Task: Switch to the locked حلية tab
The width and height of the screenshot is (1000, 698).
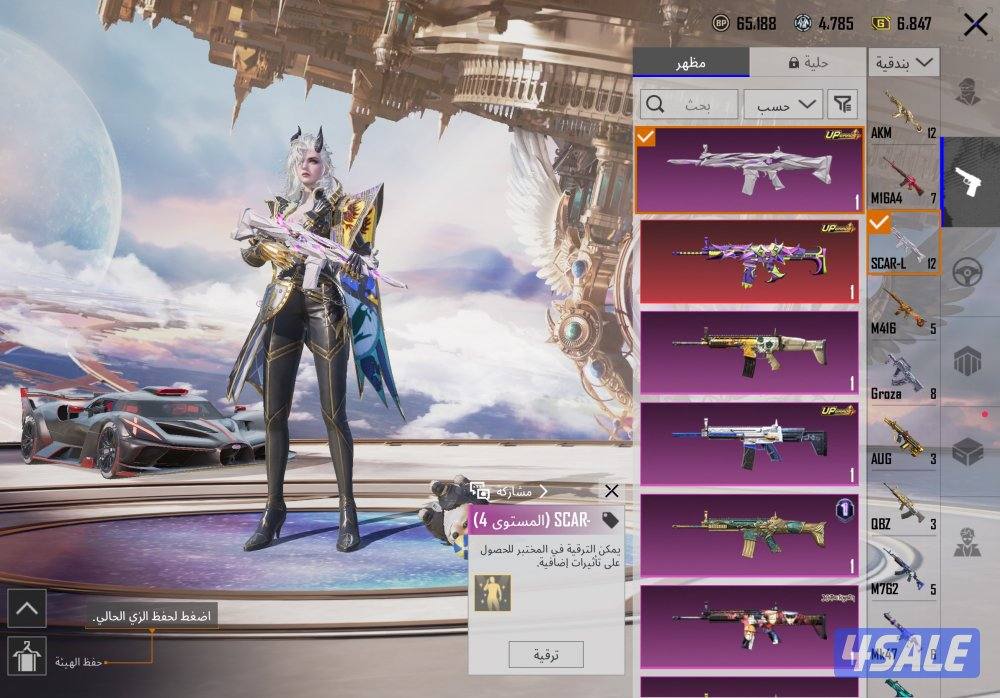Action: coord(807,62)
